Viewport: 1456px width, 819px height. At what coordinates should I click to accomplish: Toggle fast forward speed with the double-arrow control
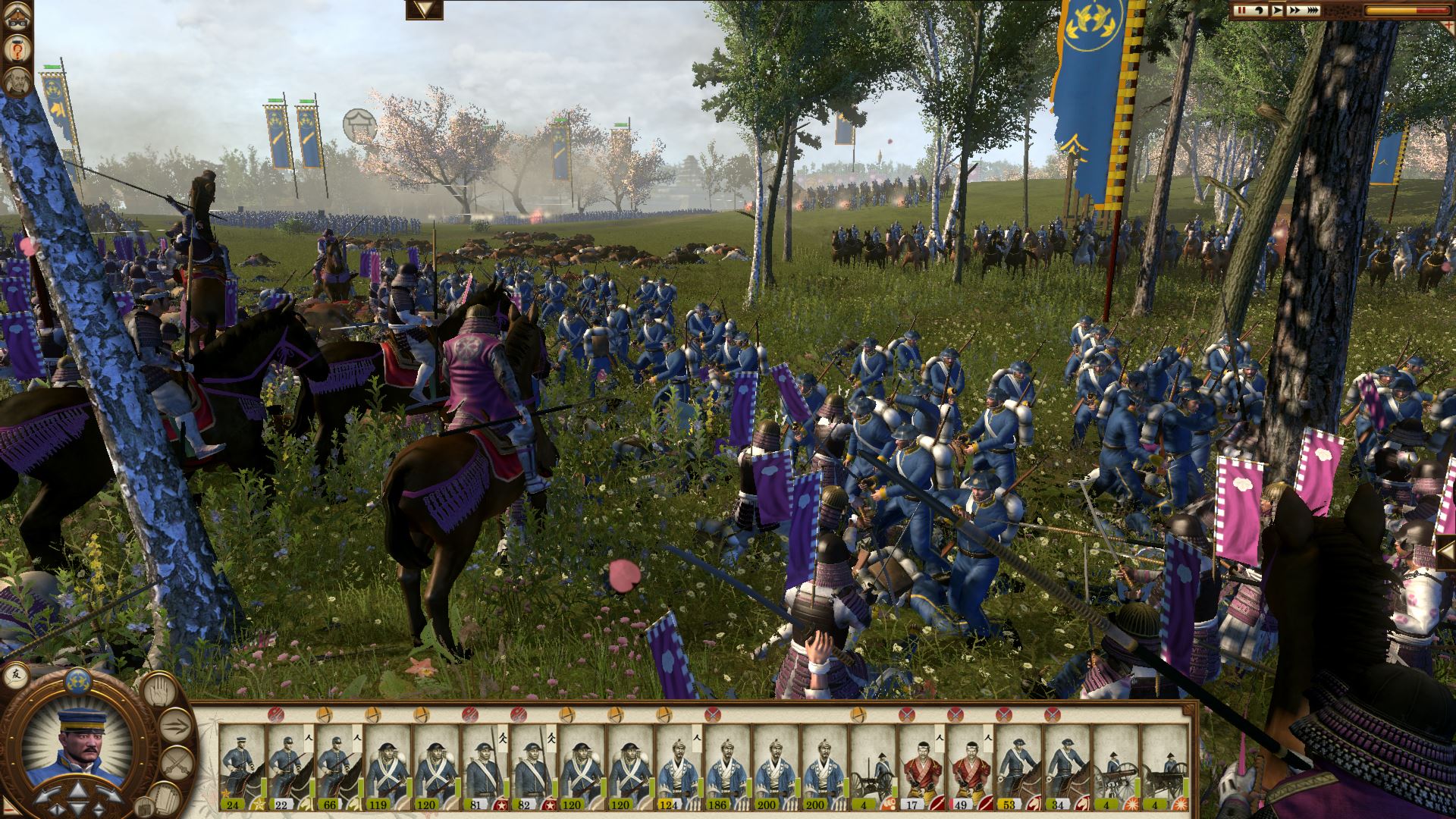(1294, 10)
